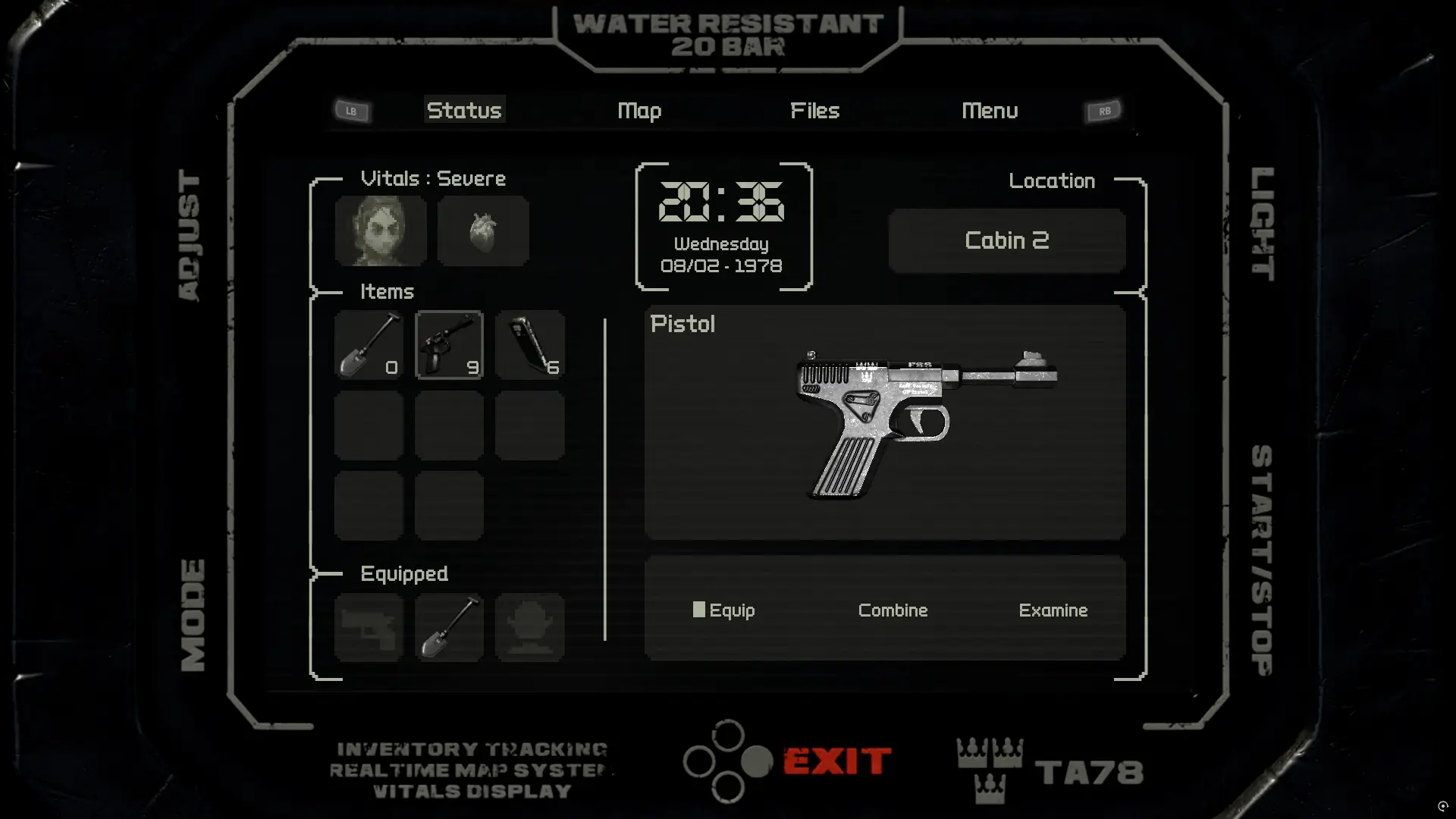This screenshot has width=1456, height=819.
Task: Switch to the Status tab
Action: [x=464, y=111]
